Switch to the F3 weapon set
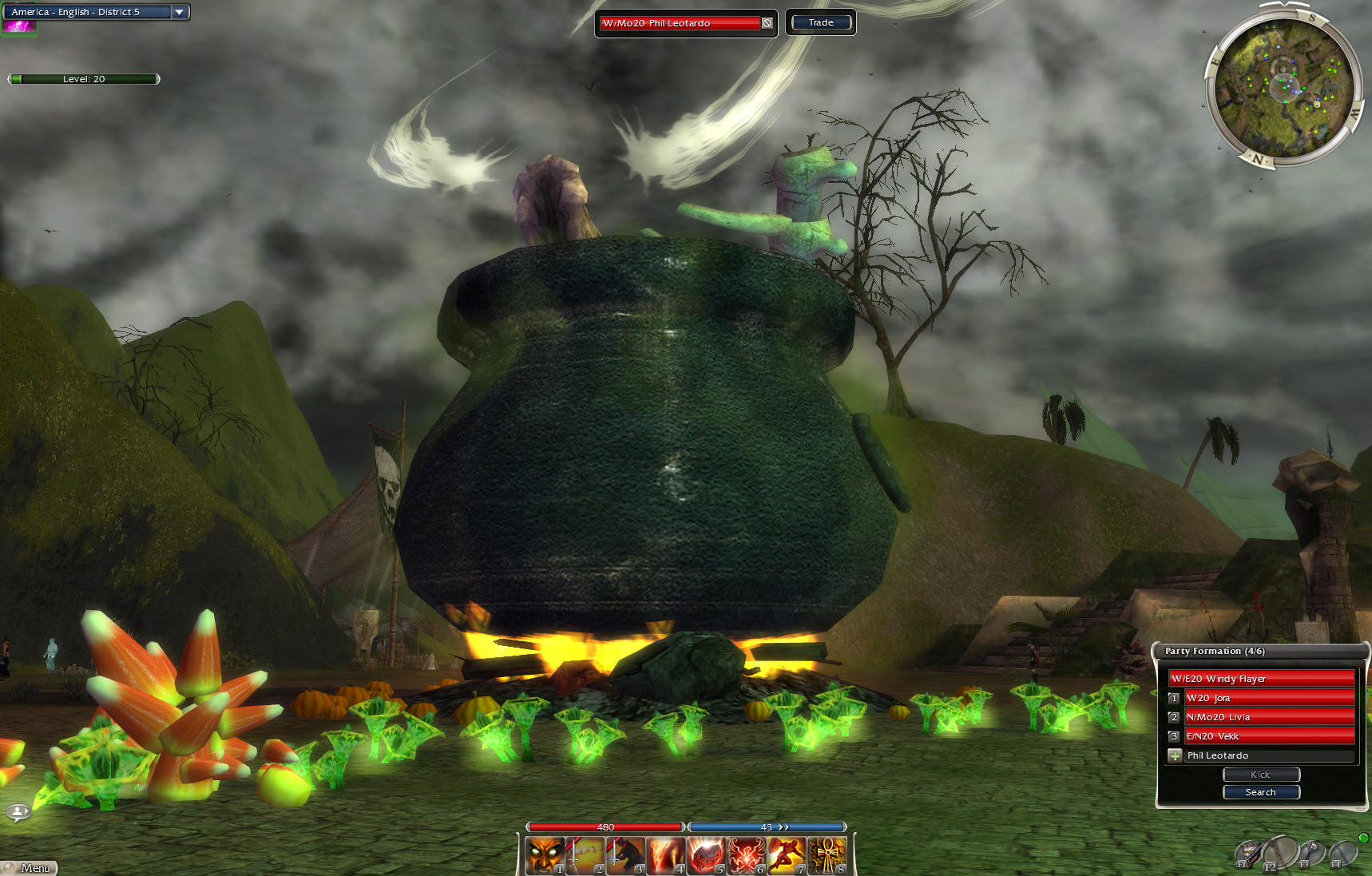Image resolution: width=1372 pixels, height=876 pixels. coord(1311,854)
